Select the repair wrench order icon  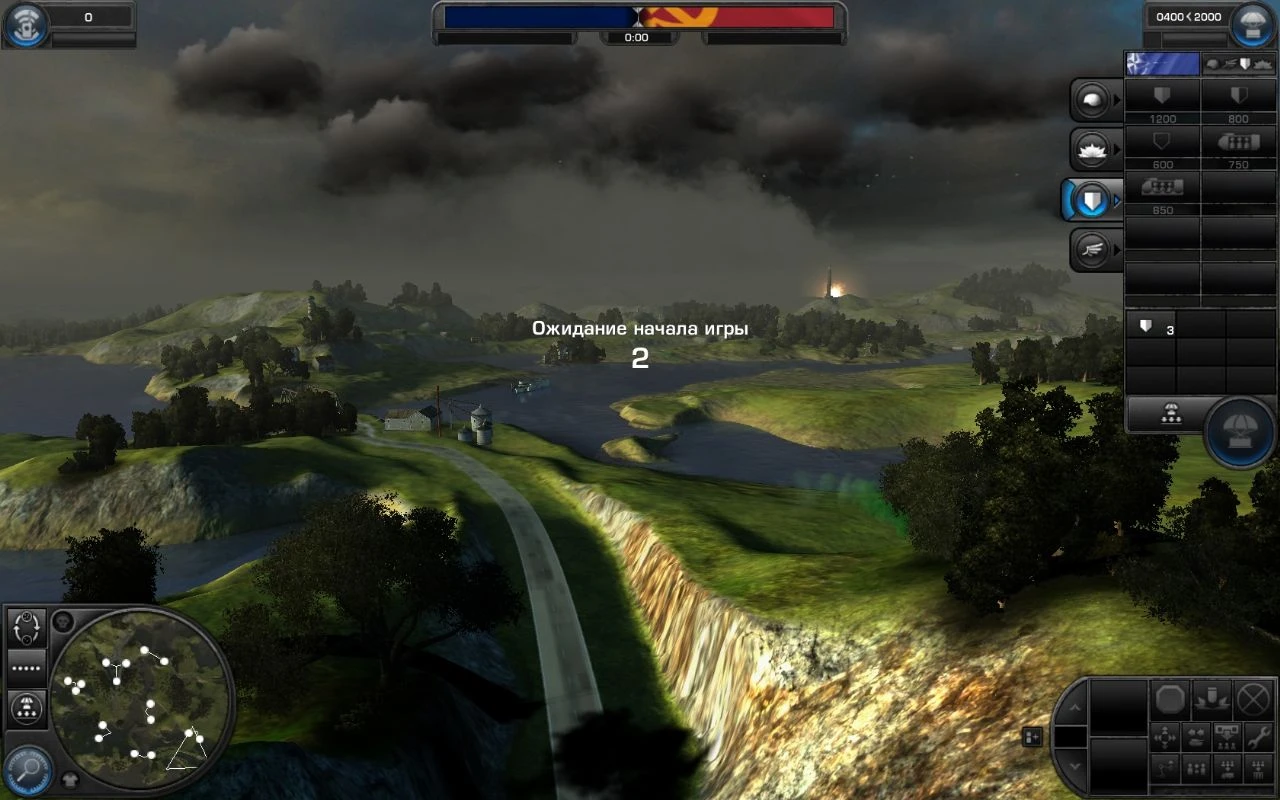[x=1260, y=738]
